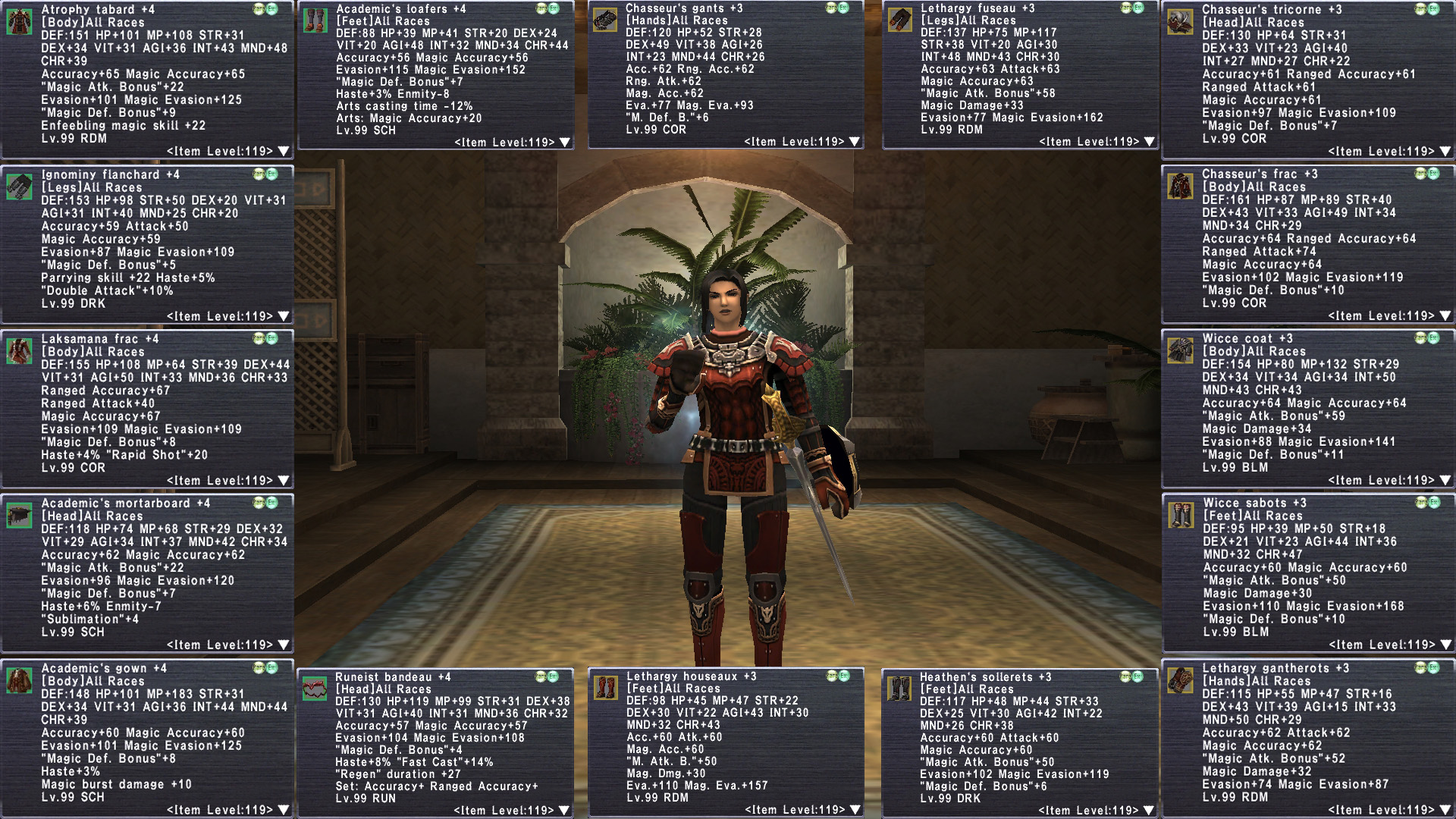Select the Academic's gown +4 icon
Viewport: 1456px width, 819px height.
[19, 680]
